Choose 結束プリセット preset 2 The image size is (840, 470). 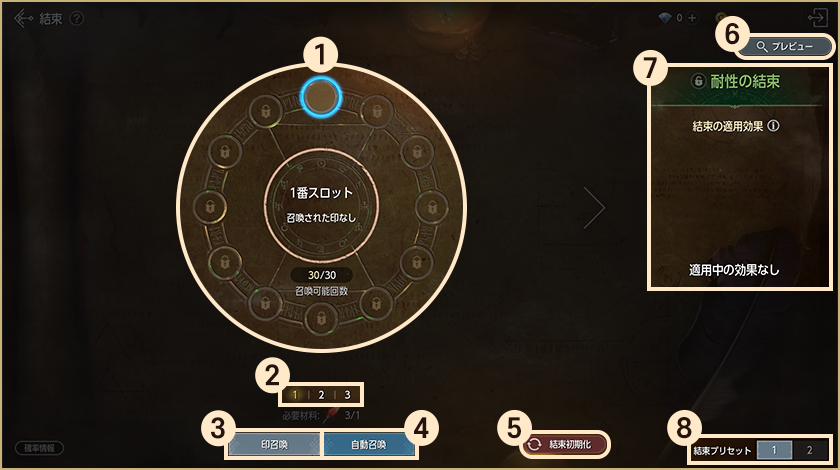pos(810,451)
